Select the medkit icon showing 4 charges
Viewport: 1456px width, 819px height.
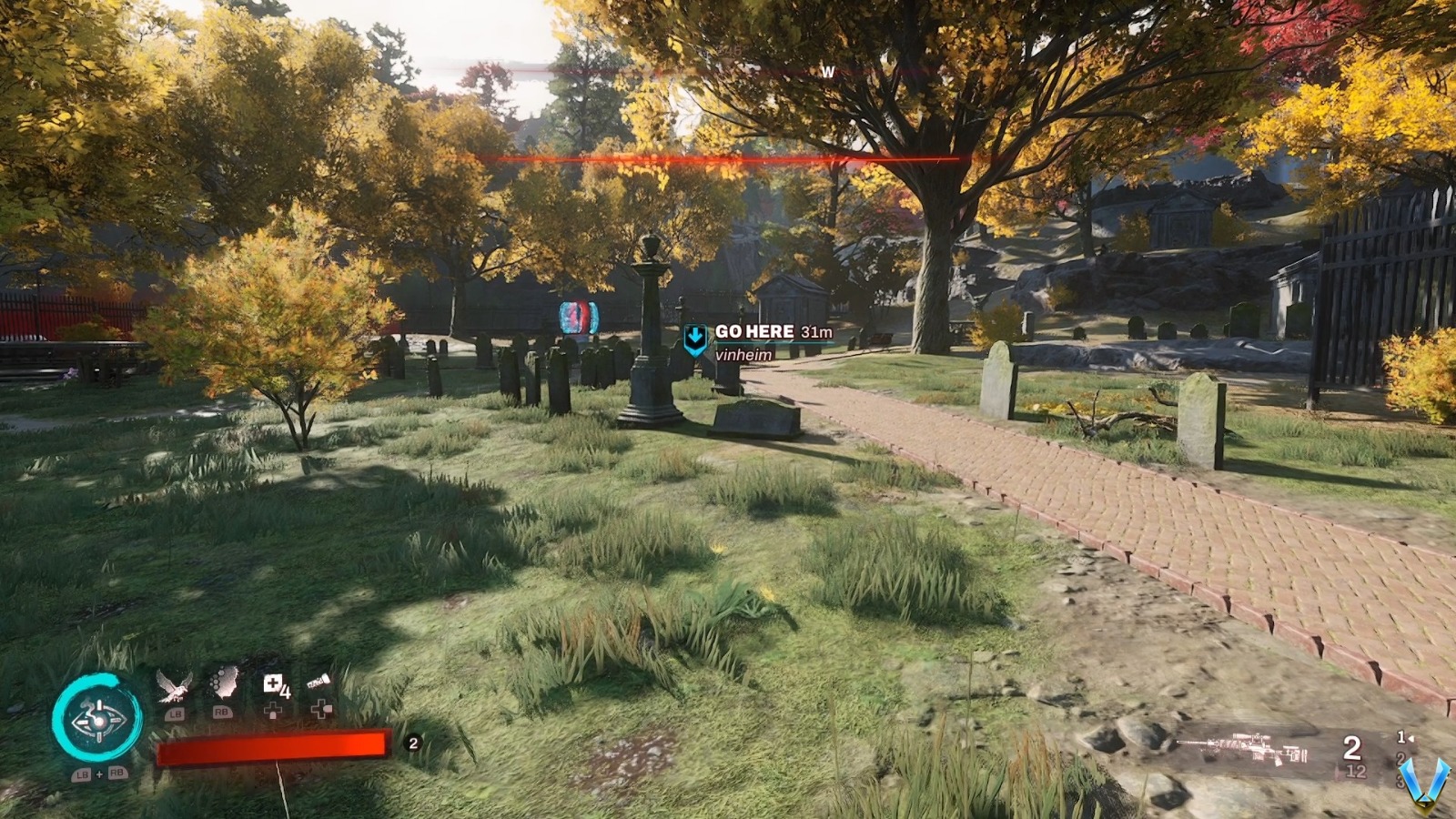click(271, 682)
